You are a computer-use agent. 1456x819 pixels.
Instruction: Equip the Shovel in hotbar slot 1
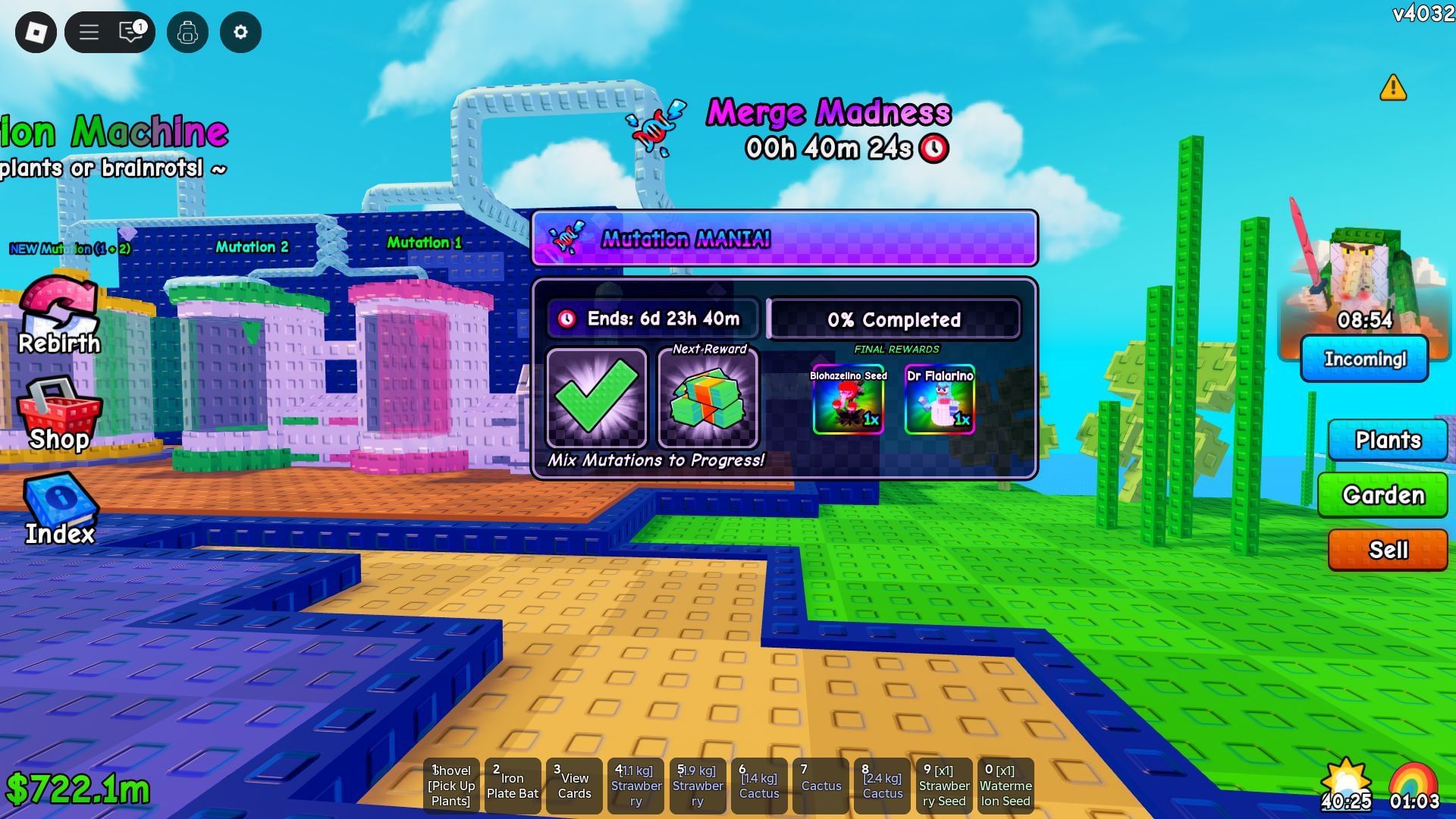pos(451,785)
